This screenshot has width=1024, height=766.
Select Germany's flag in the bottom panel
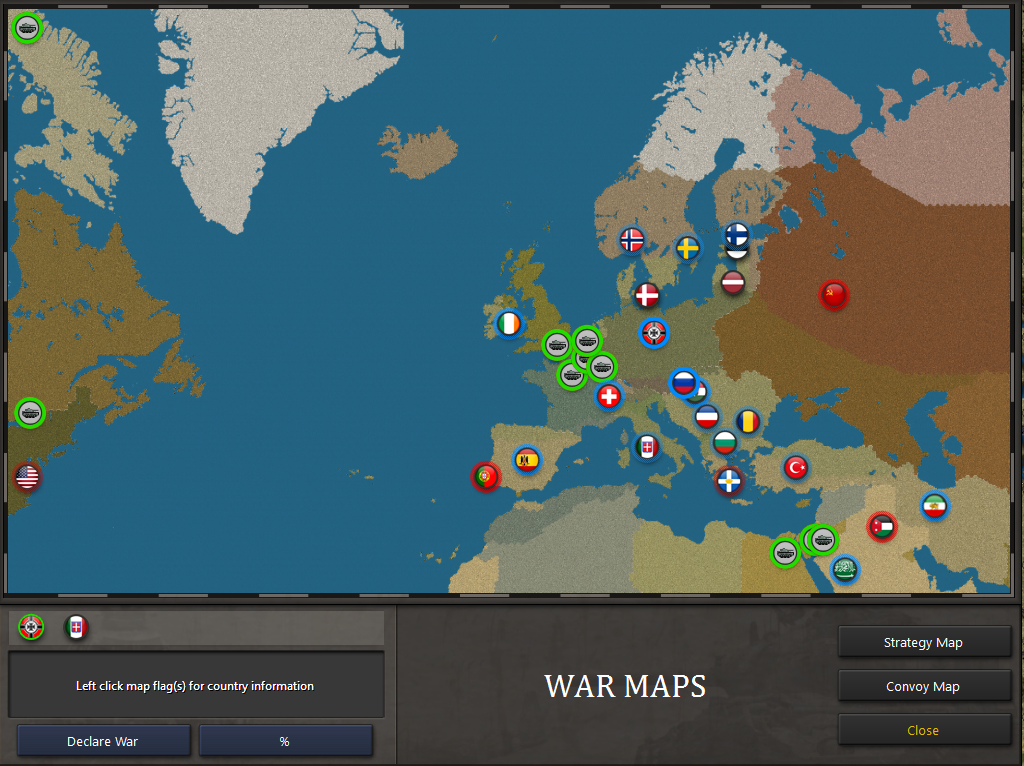pyautogui.click(x=32, y=627)
